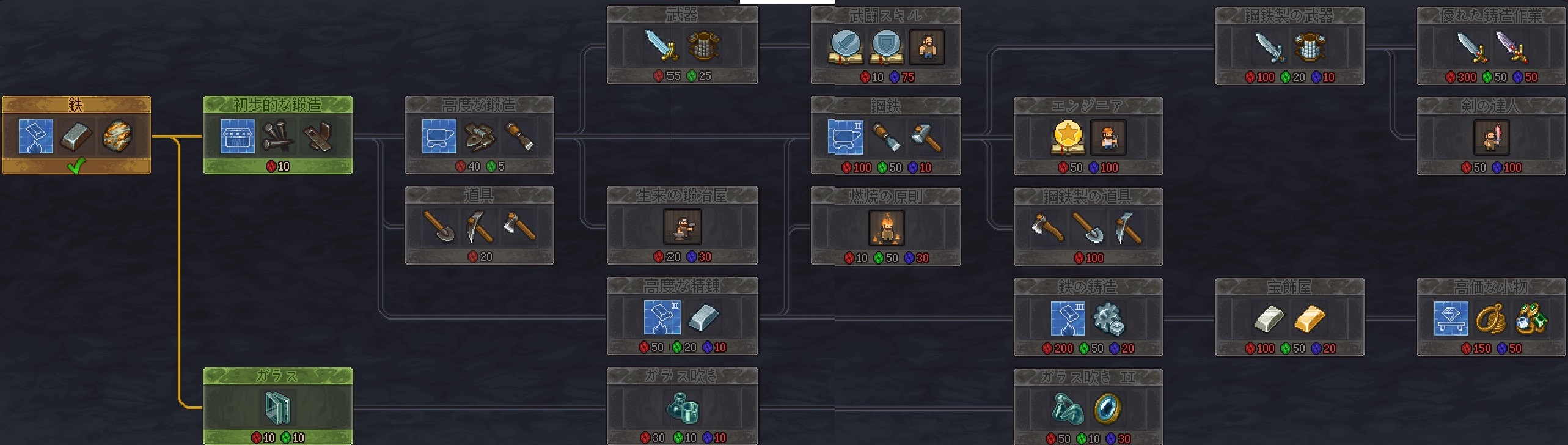Select the 武器 weapons technology
Viewport: 1568px width, 445px height.
coord(682,45)
